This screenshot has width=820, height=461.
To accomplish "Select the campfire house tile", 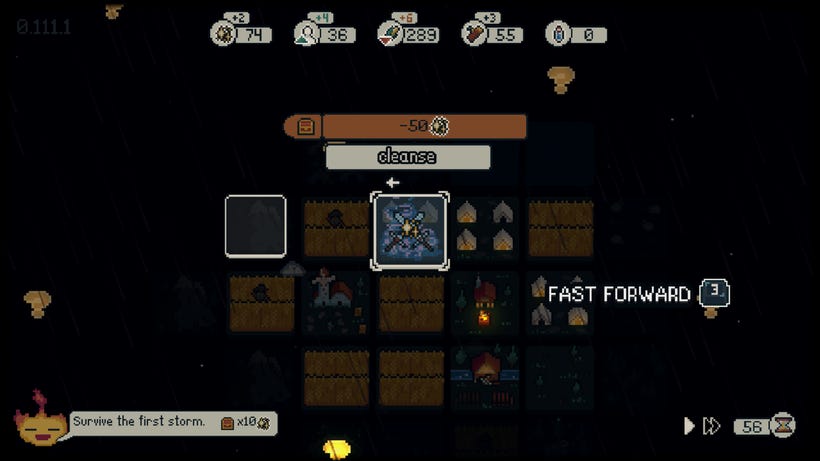I will [485, 303].
